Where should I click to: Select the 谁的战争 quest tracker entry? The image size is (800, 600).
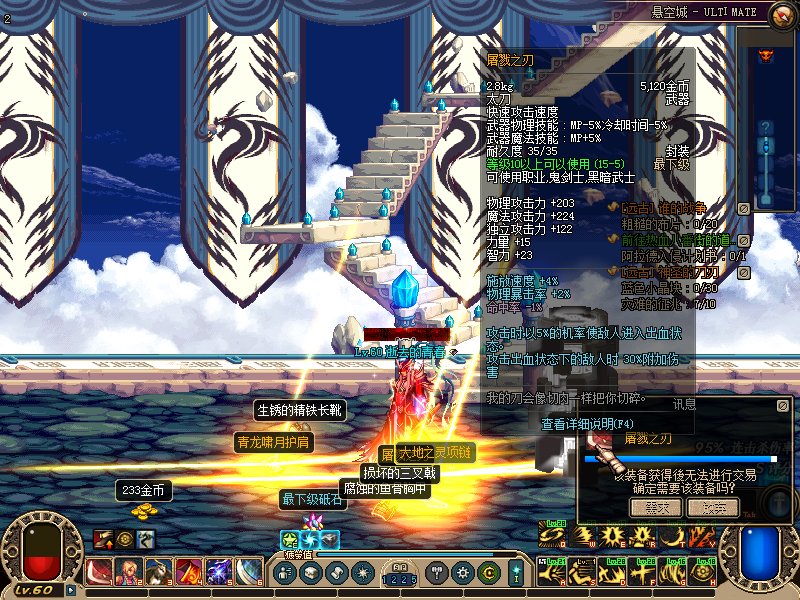[x=655, y=208]
